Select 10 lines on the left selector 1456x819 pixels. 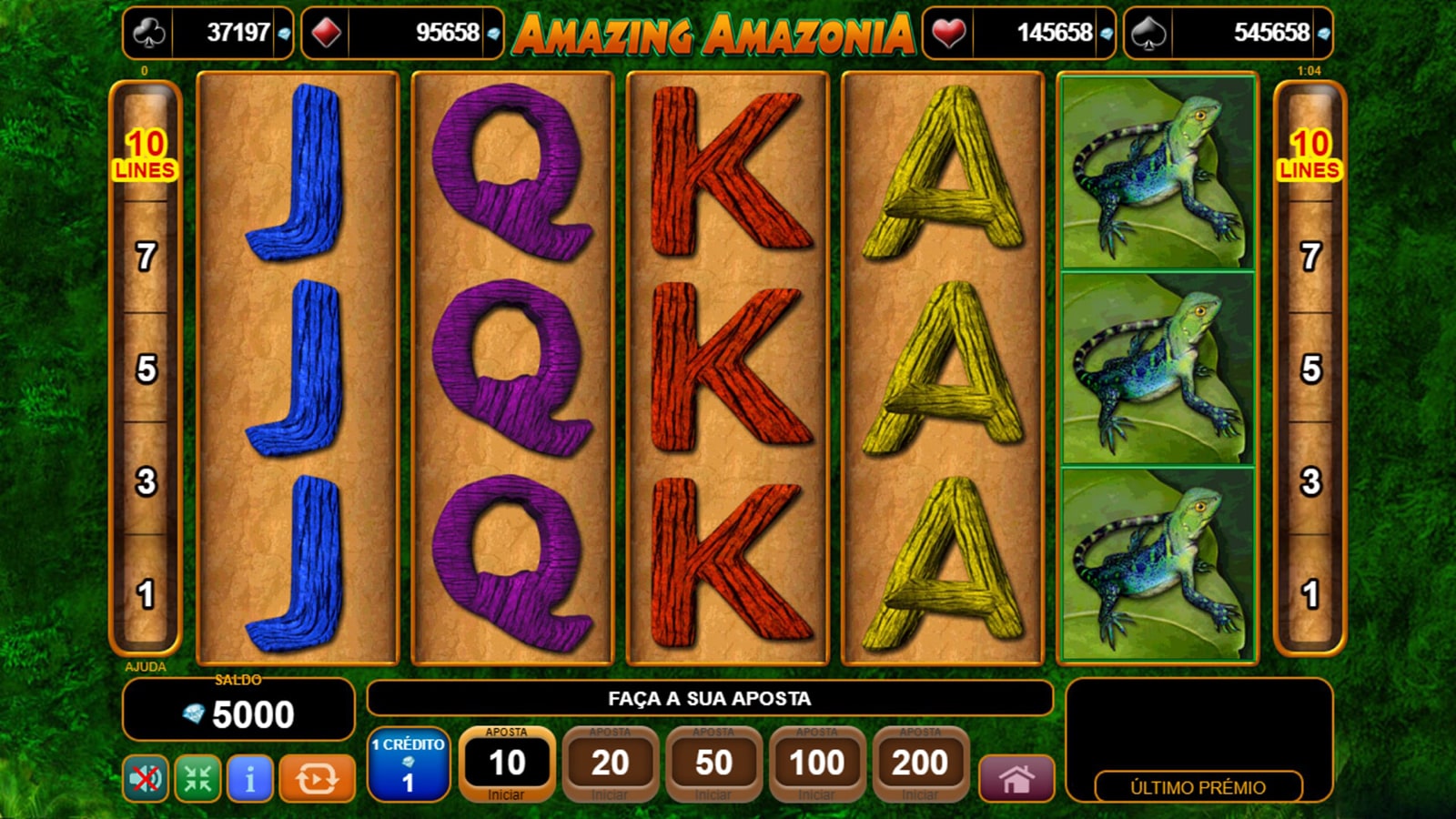pyautogui.click(x=146, y=153)
